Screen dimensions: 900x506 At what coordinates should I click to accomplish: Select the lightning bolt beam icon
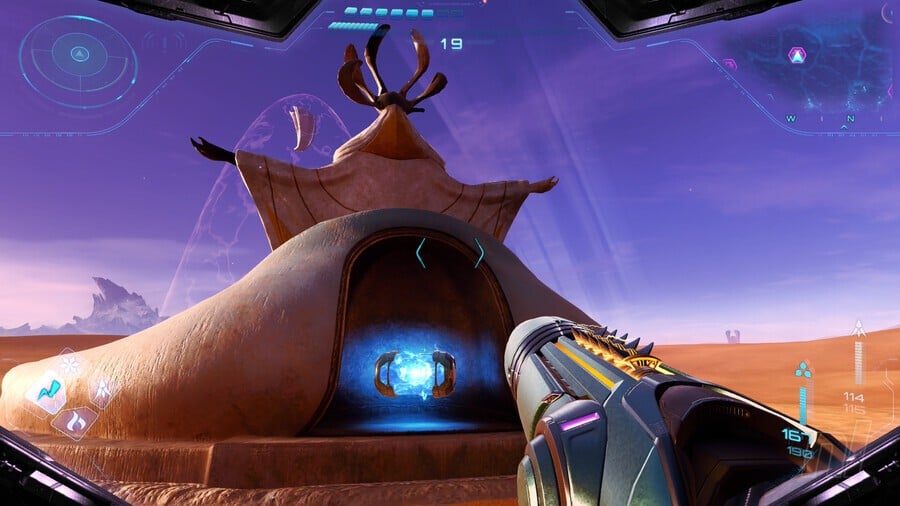[47, 392]
